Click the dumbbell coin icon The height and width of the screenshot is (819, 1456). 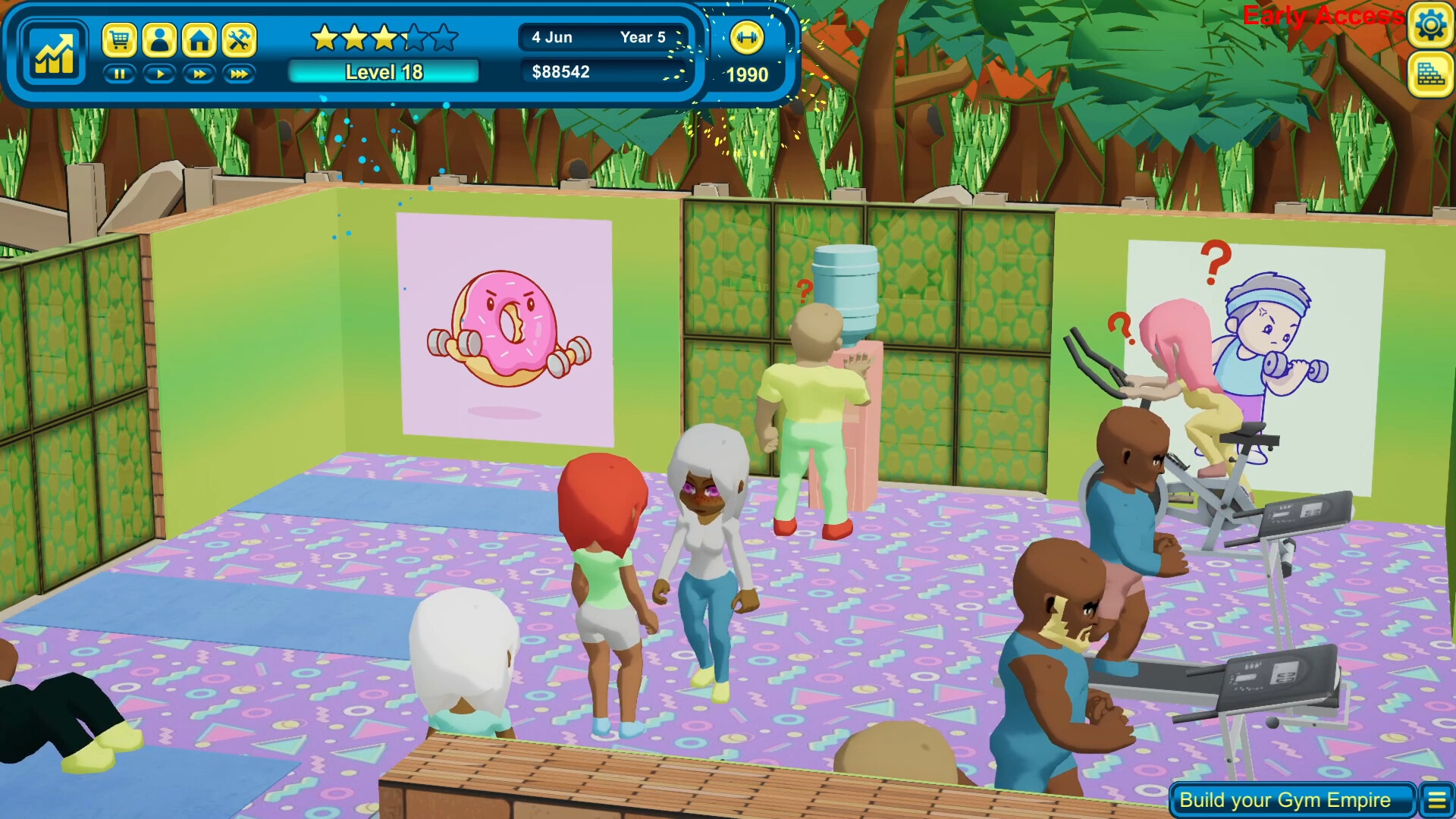coord(746,38)
